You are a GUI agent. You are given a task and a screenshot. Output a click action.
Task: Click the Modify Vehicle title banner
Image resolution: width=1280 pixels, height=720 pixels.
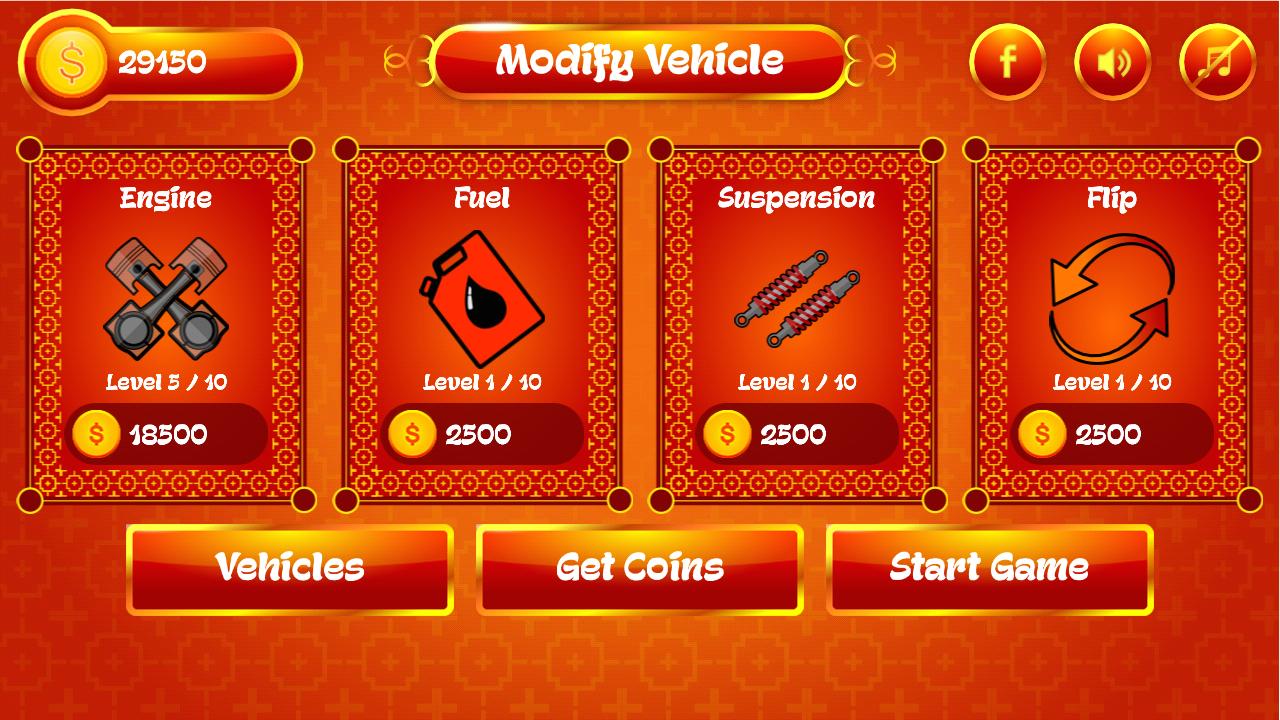click(640, 61)
